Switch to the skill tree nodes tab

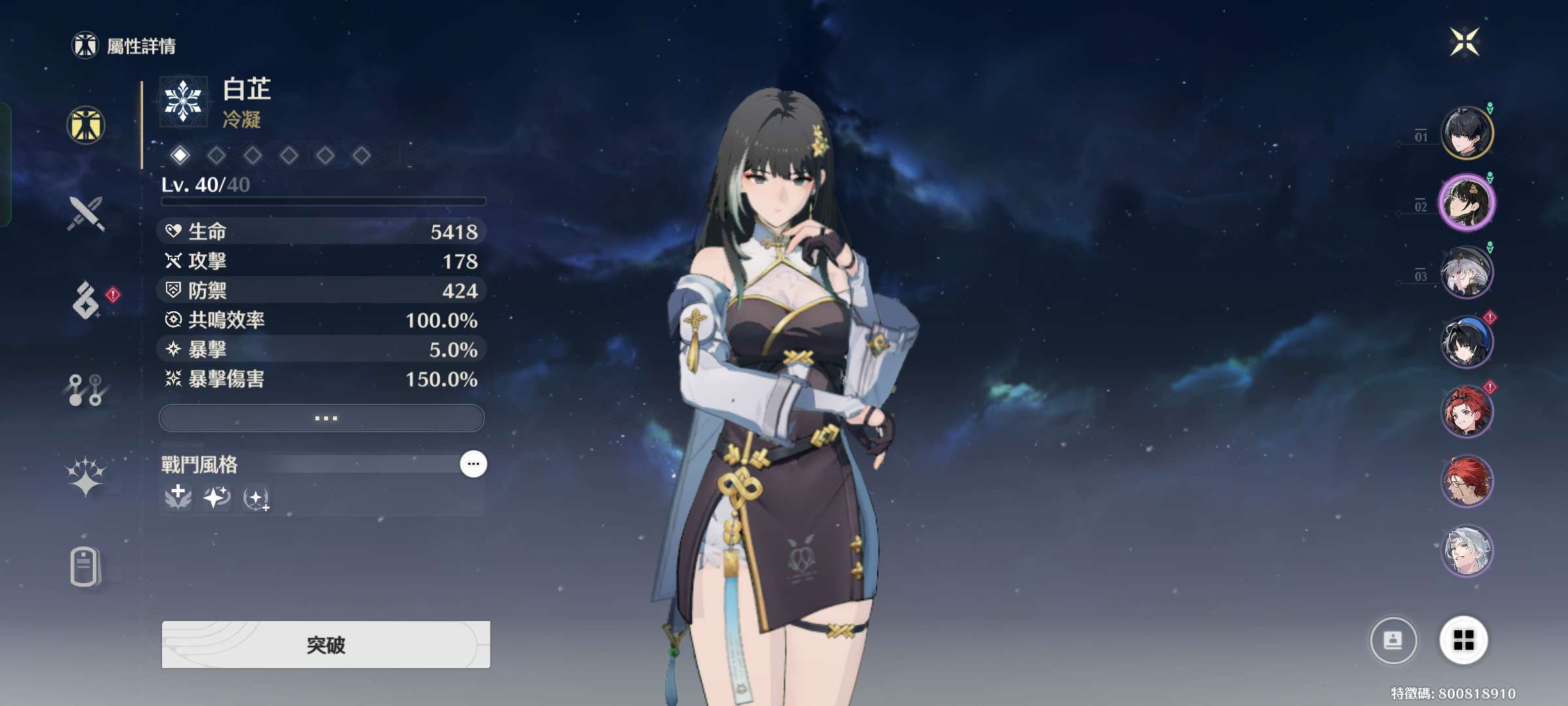tap(86, 390)
